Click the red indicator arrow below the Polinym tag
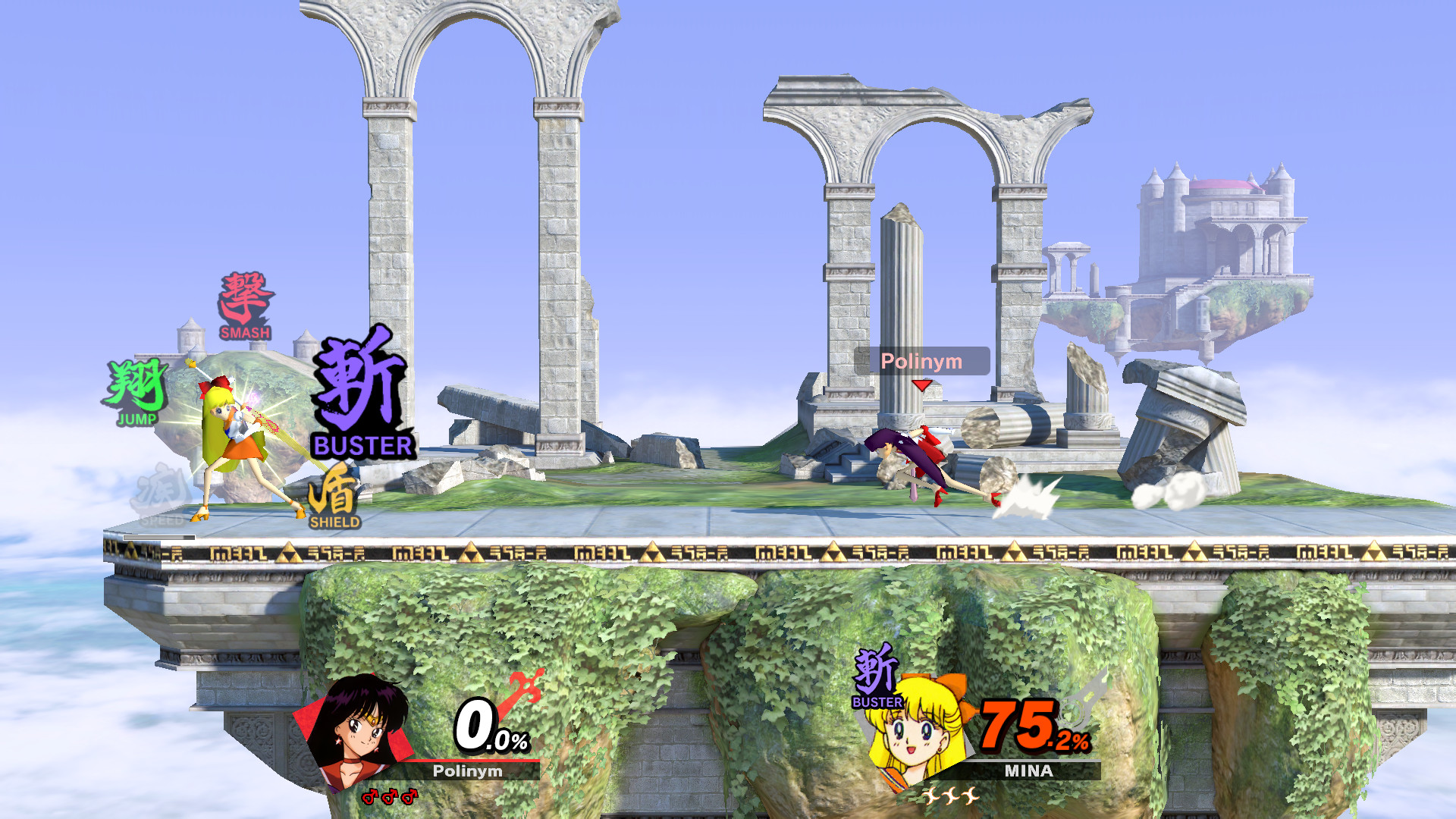Screen dimensions: 1456x819 click(921, 385)
